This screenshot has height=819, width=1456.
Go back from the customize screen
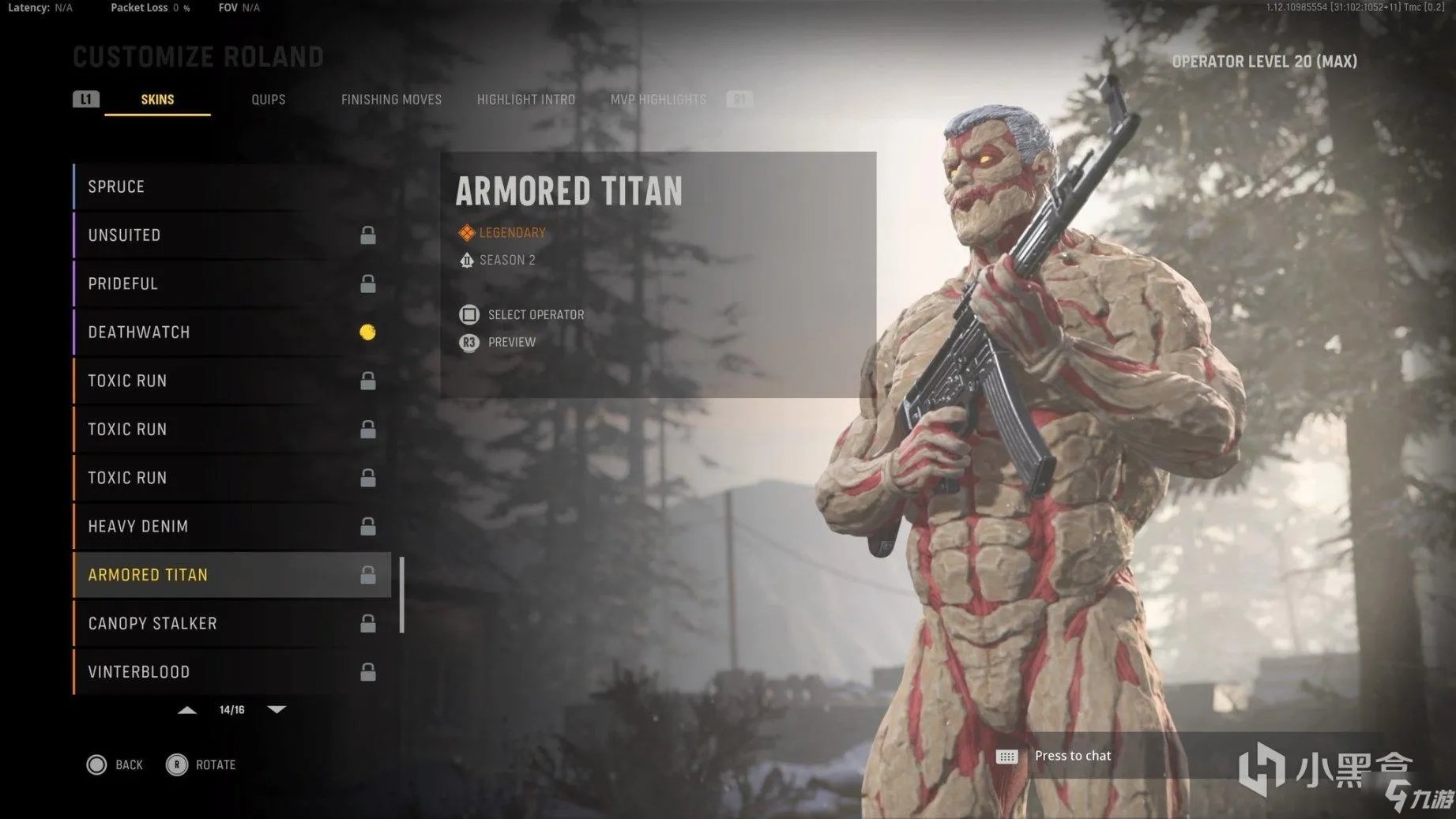click(115, 765)
